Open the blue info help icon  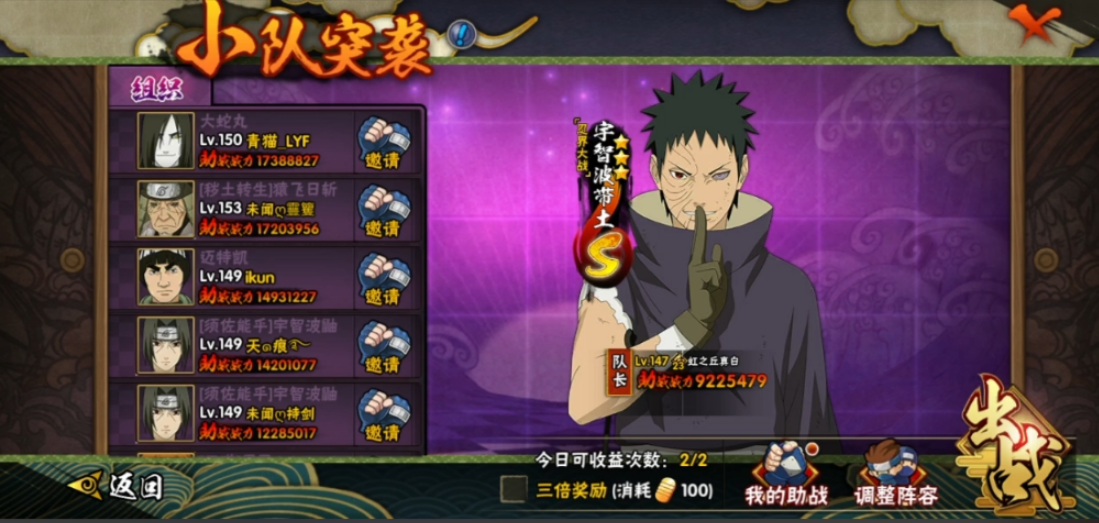(461, 36)
